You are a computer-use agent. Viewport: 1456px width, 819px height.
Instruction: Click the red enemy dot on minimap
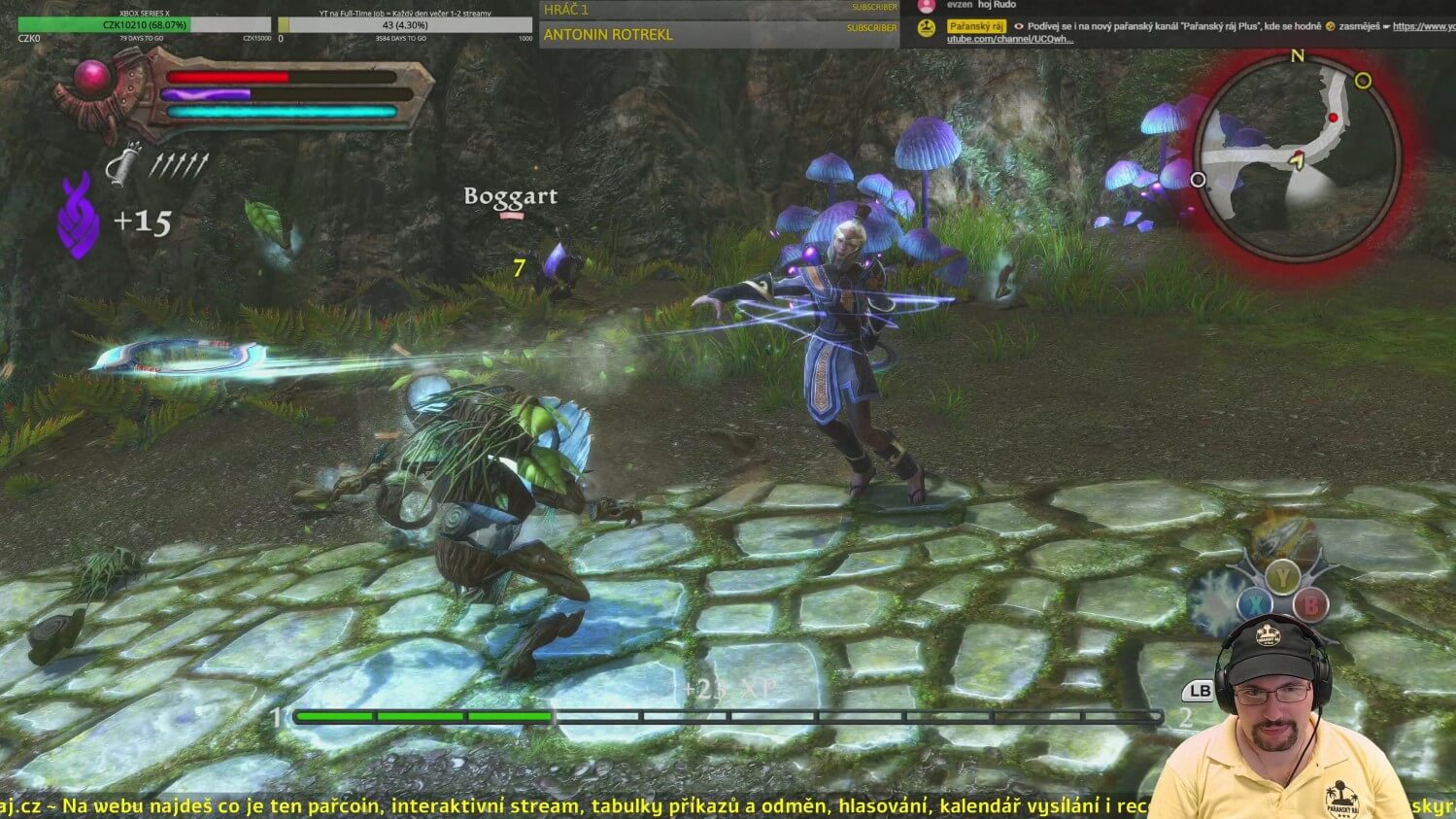point(1333,118)
